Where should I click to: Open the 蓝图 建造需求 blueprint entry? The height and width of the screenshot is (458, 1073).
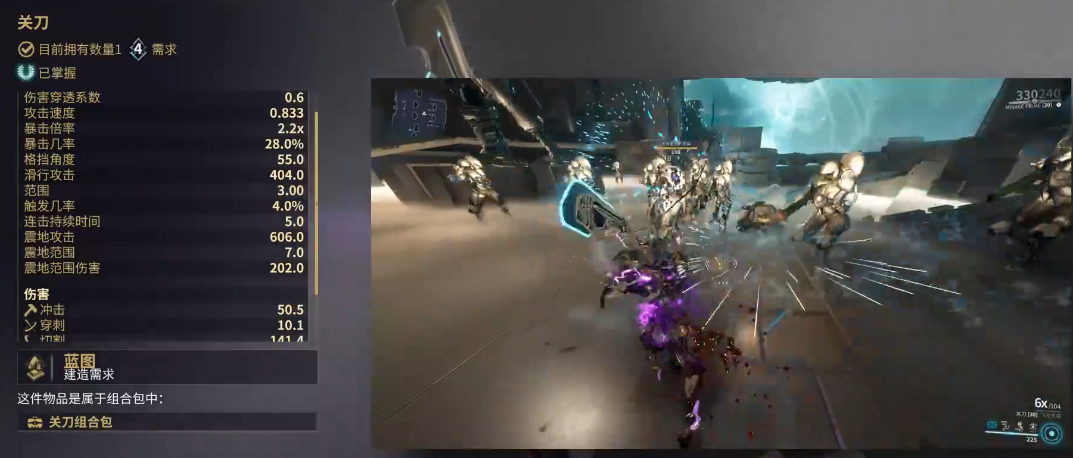click(167, 367)
